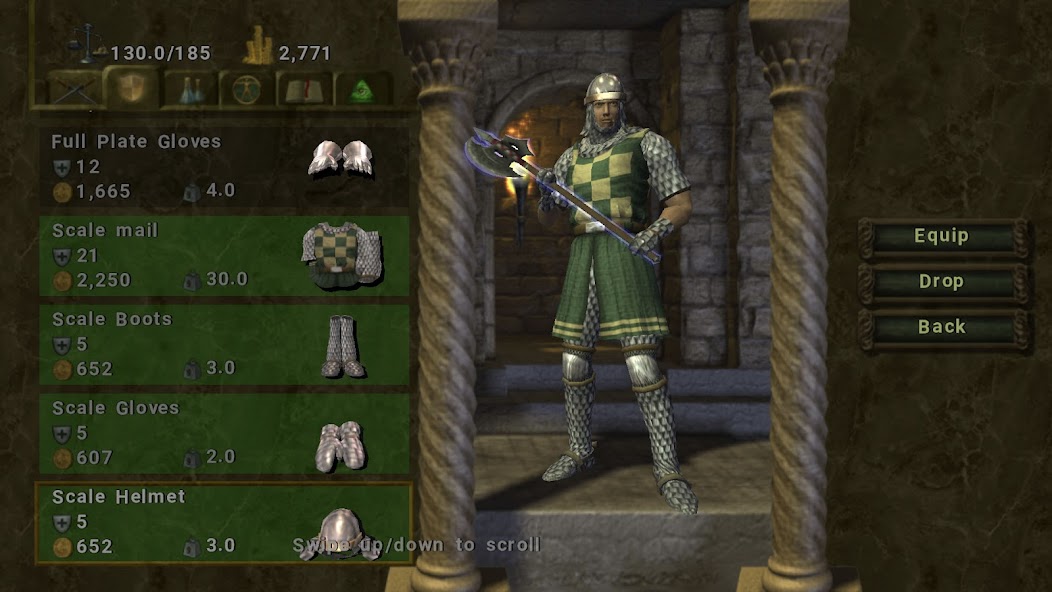Highlight the Scale Helmet entry
This screenshot has height=592, width=1052.
click(224, 522)
